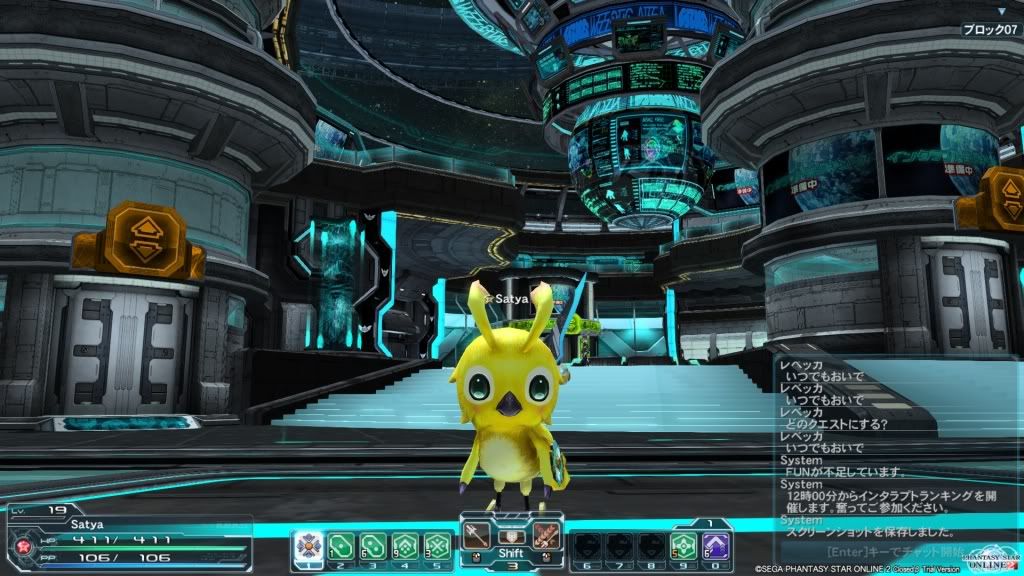Click the small center icon above Shift
The width and height of the screenshot is (1024, 576).
click(x=511, y=536)
